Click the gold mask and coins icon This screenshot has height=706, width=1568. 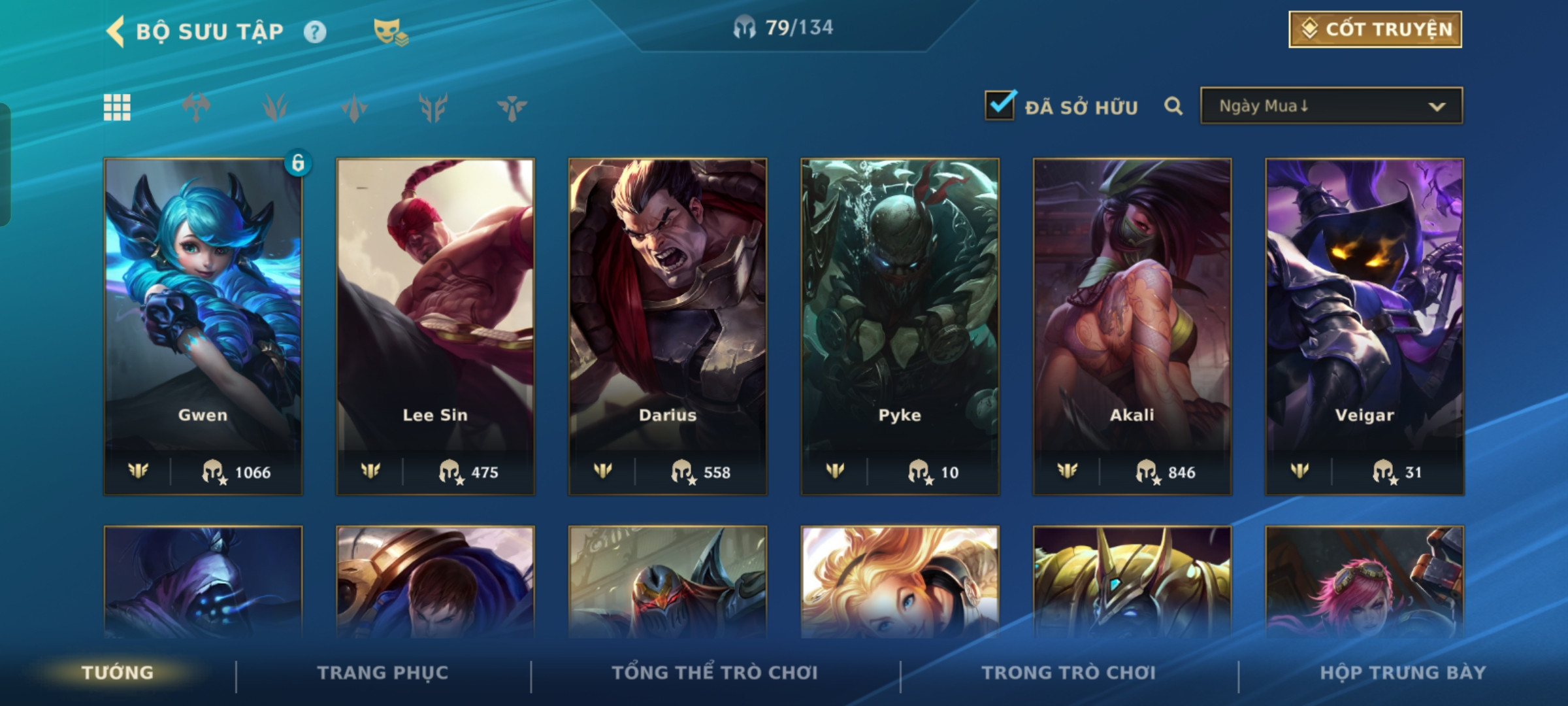click(x=390, y=32)
